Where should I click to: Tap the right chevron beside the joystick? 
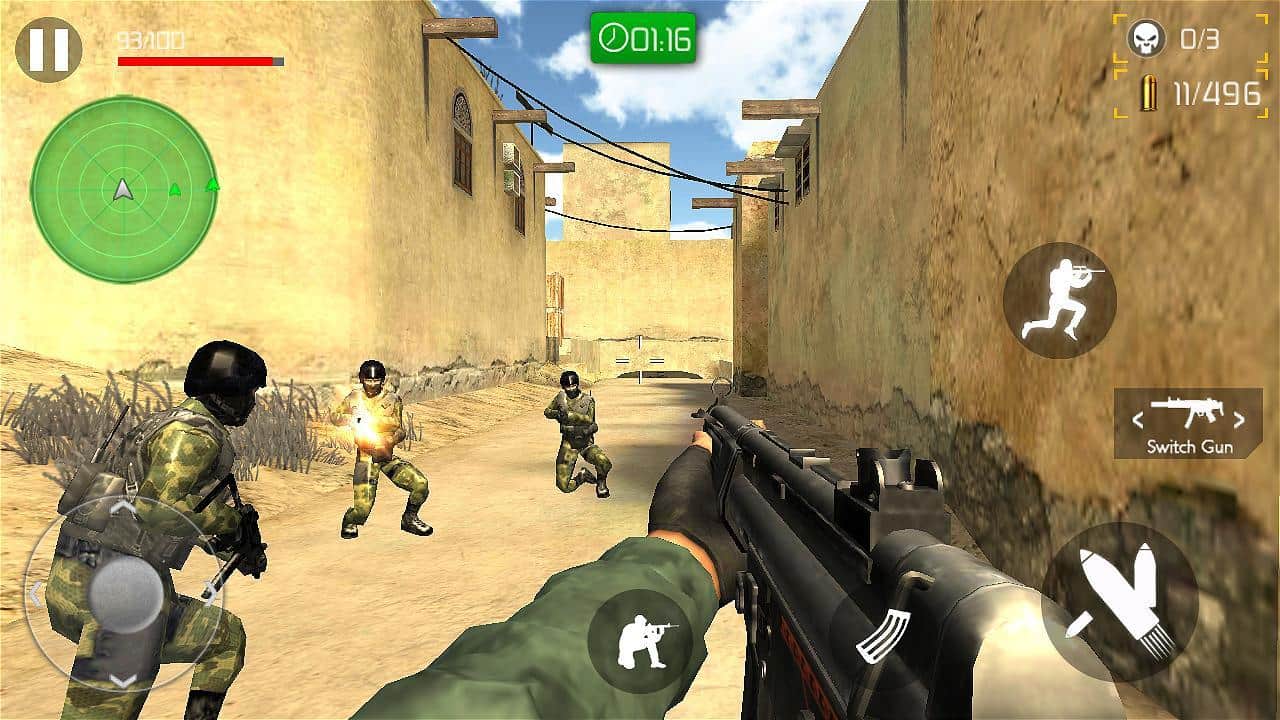tap(210, 590)
